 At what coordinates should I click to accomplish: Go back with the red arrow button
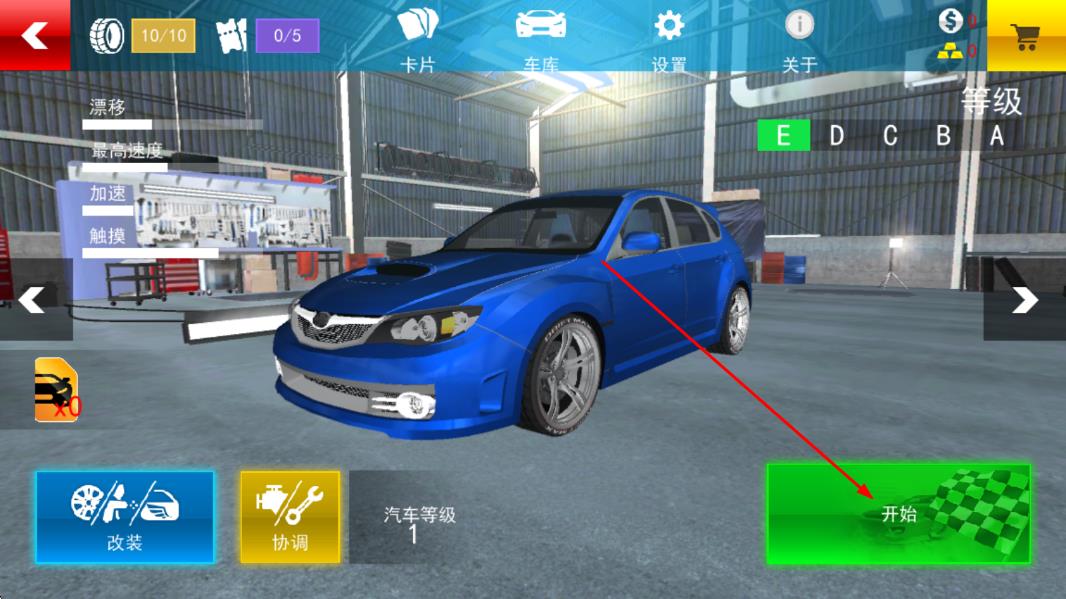coord(35,35)
